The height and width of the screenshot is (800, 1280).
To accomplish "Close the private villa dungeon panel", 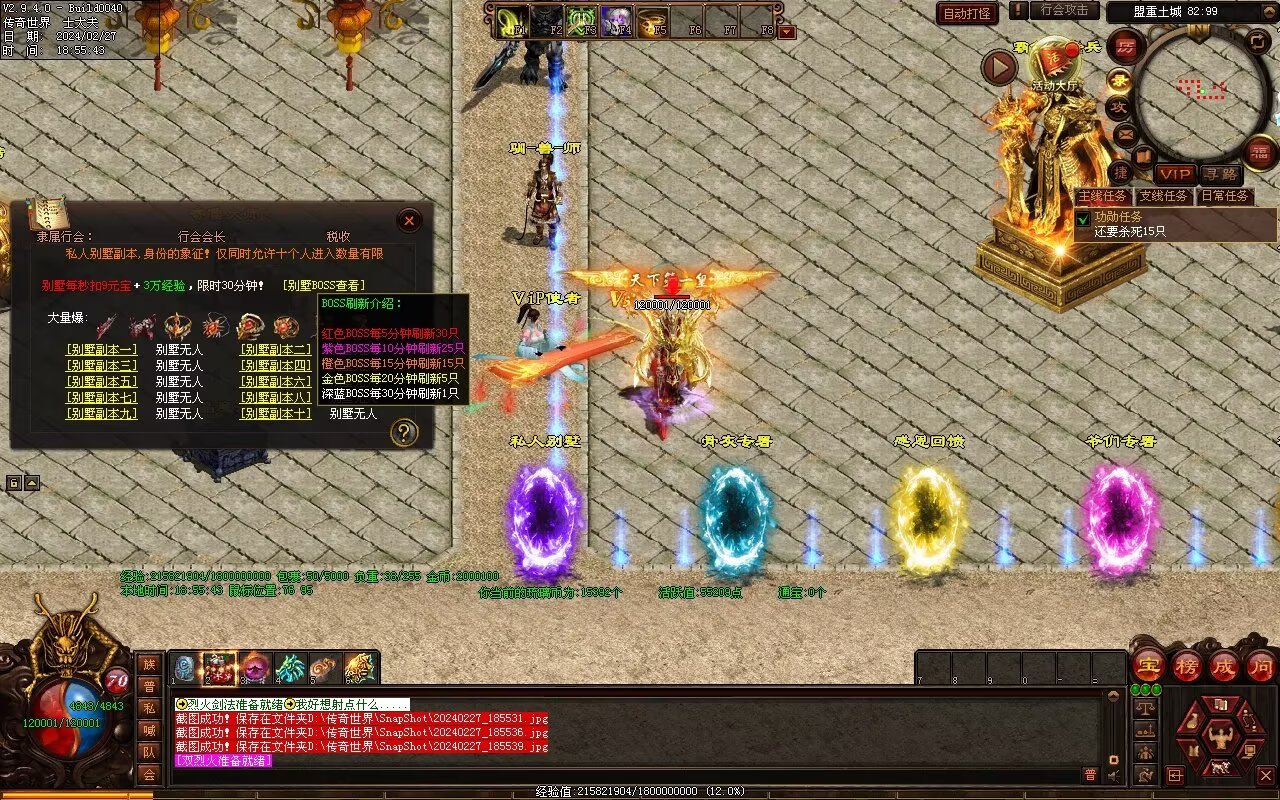I will point(409,220).
